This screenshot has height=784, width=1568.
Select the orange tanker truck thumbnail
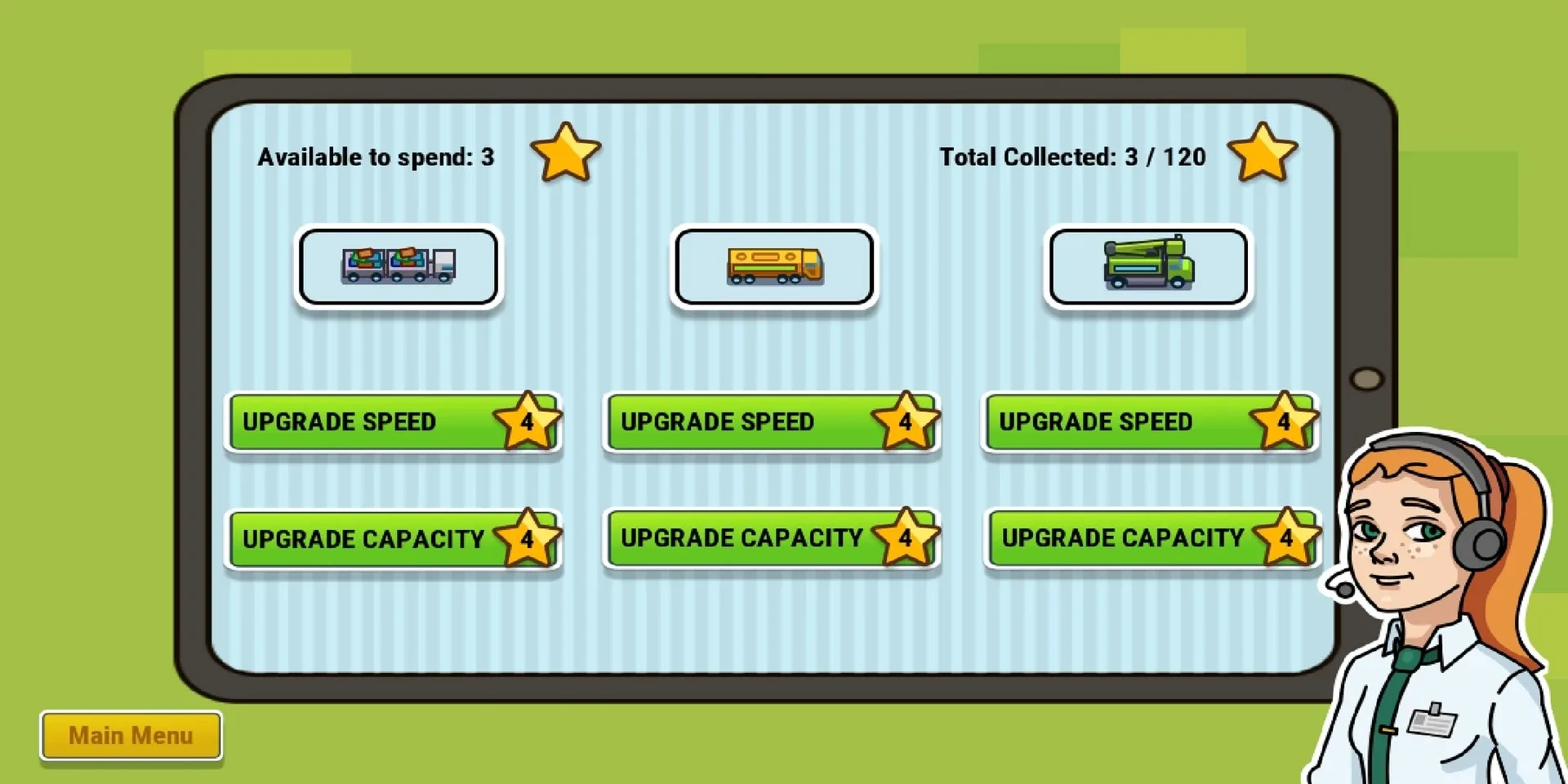point(774,267)
